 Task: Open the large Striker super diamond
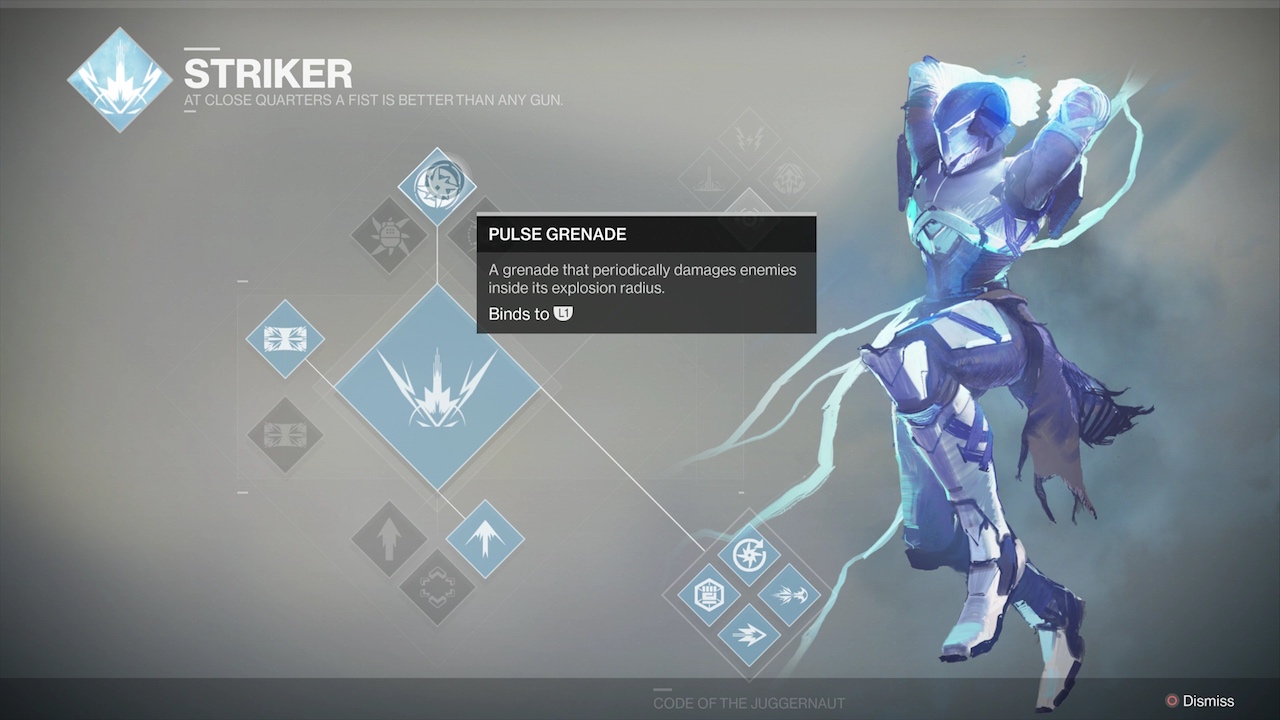[x=437, y=387]
